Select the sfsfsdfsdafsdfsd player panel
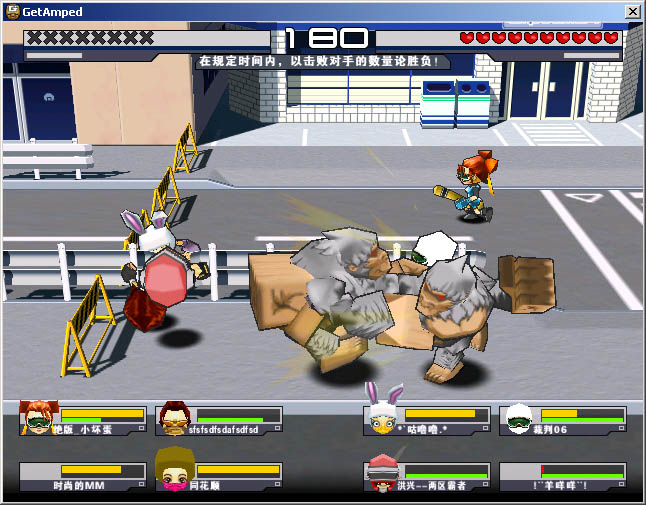Image resolution: width=646 pixels, height=505 pixels. tap(222, 420)
